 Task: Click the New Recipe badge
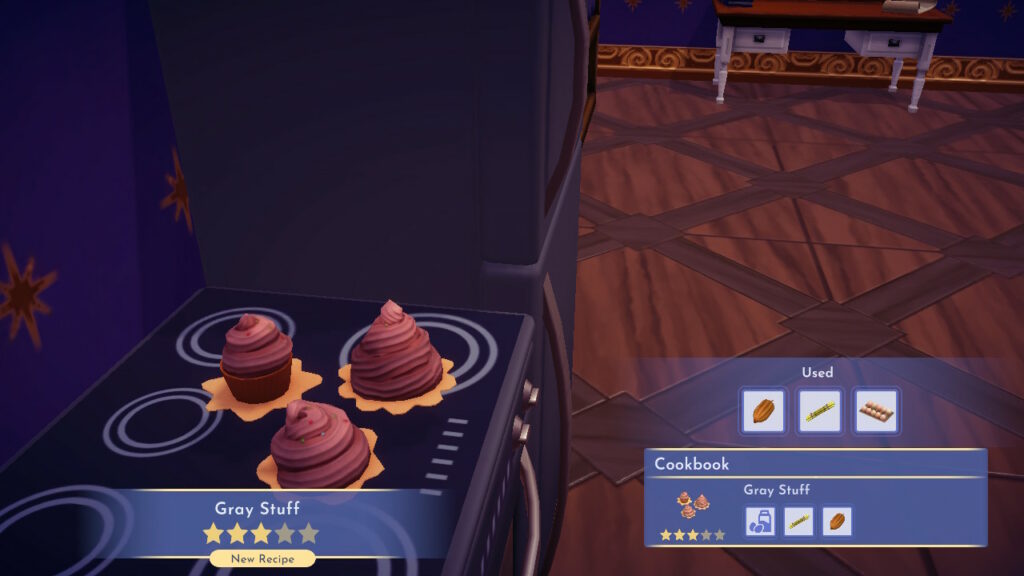click(x=262, y=559)
